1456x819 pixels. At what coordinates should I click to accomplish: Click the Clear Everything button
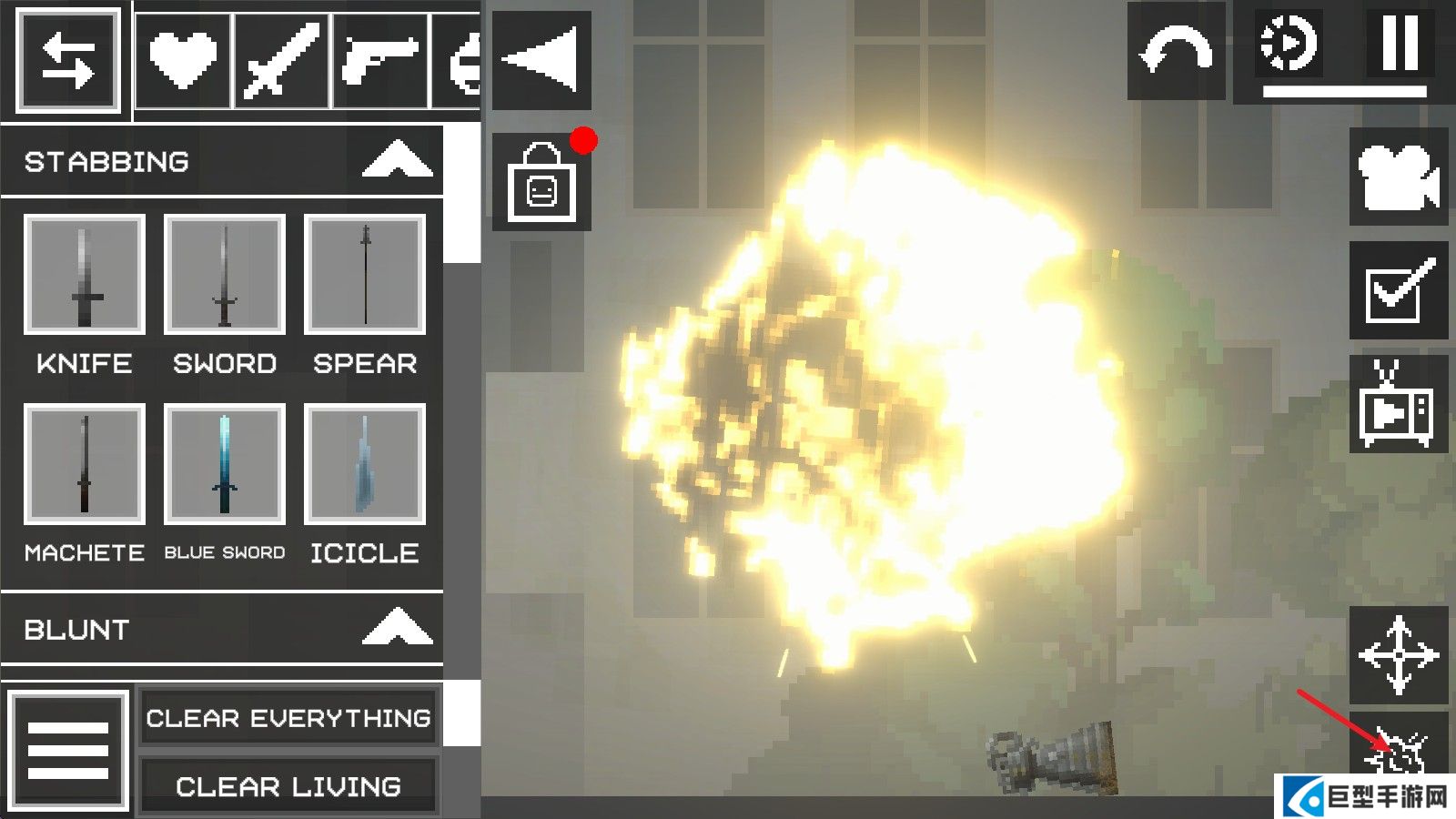point(288,718)
